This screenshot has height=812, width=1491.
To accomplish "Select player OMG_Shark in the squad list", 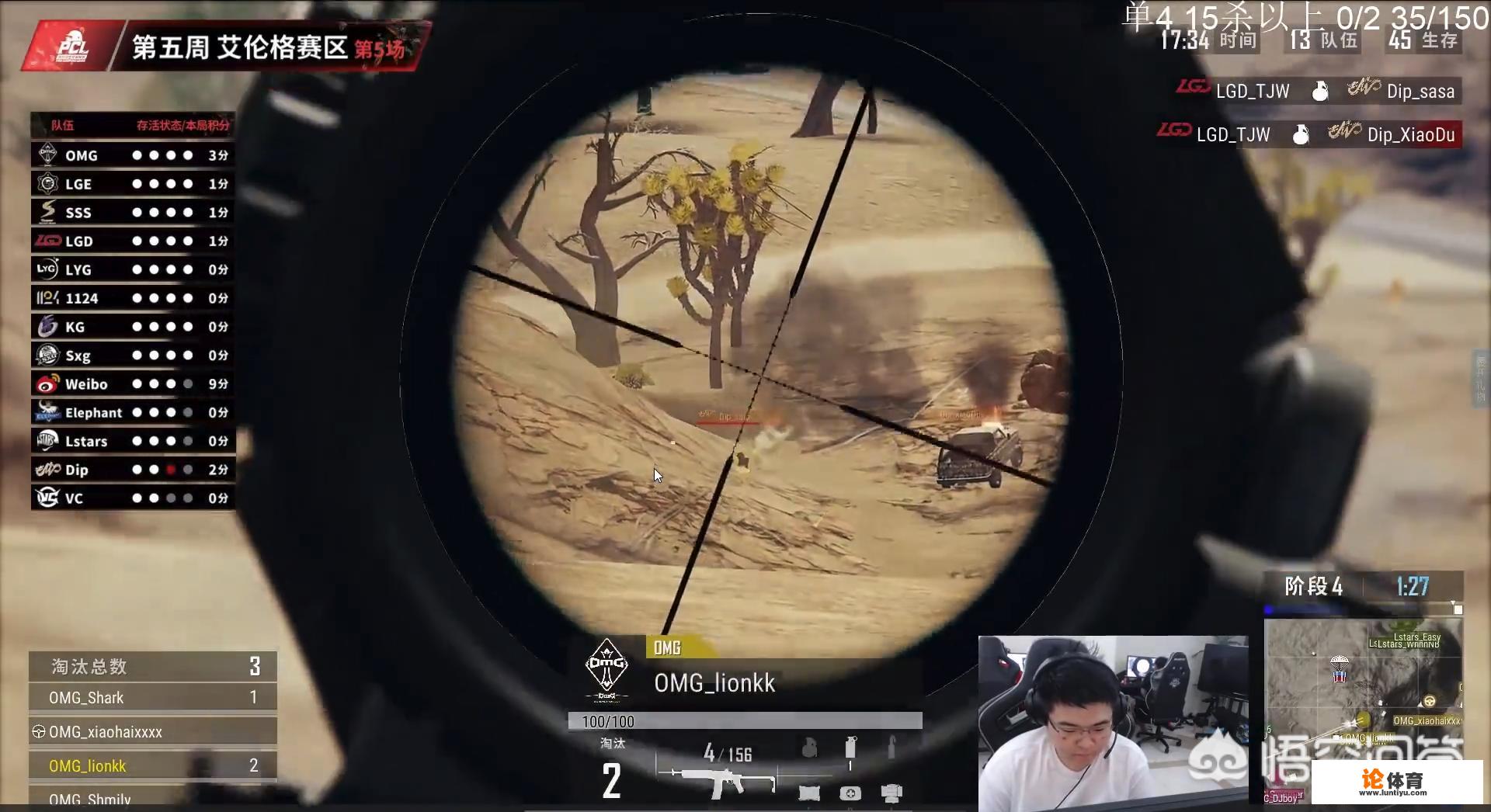I will [152, 698].
